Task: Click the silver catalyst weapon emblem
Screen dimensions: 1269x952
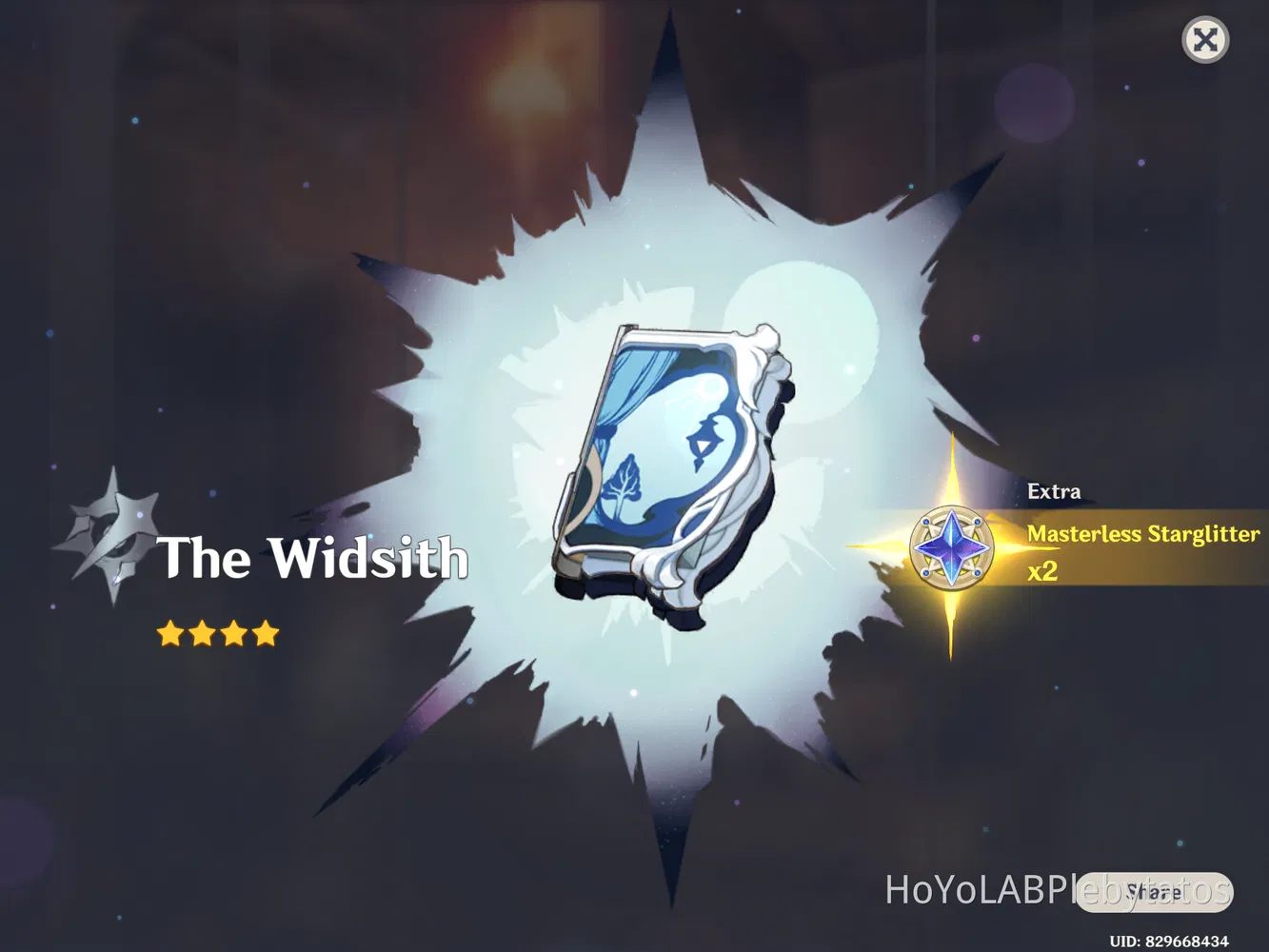Action: pyautogui.click(x=114, y=535)
